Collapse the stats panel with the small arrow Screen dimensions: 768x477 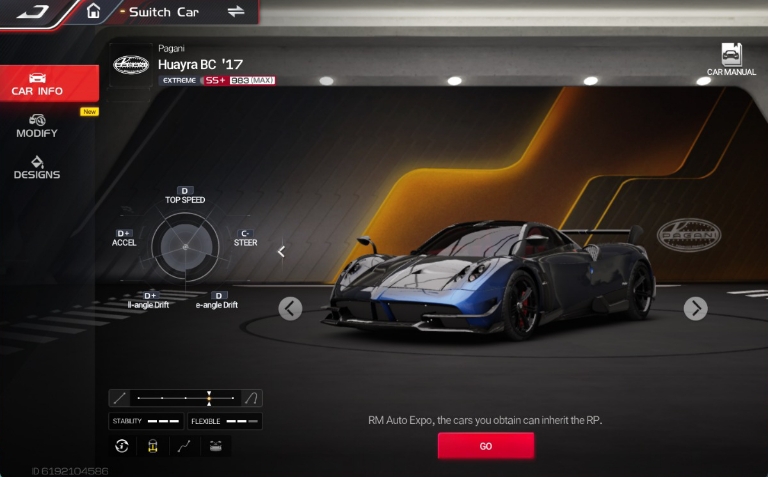pos(281,252)
